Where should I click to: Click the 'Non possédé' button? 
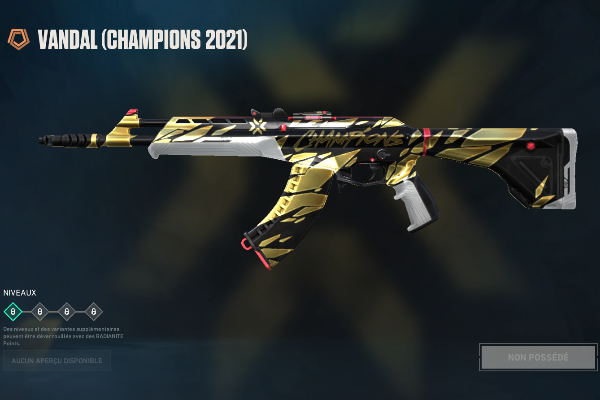click(538, 357)
